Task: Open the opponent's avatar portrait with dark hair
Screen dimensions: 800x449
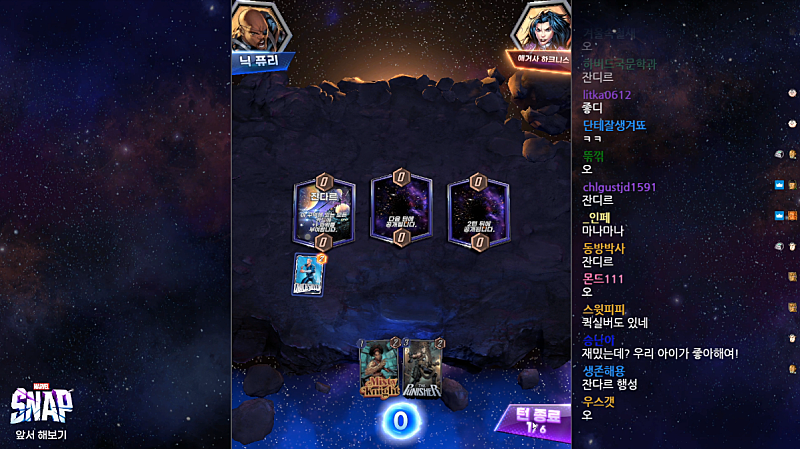Action: [x=543, y=28]
